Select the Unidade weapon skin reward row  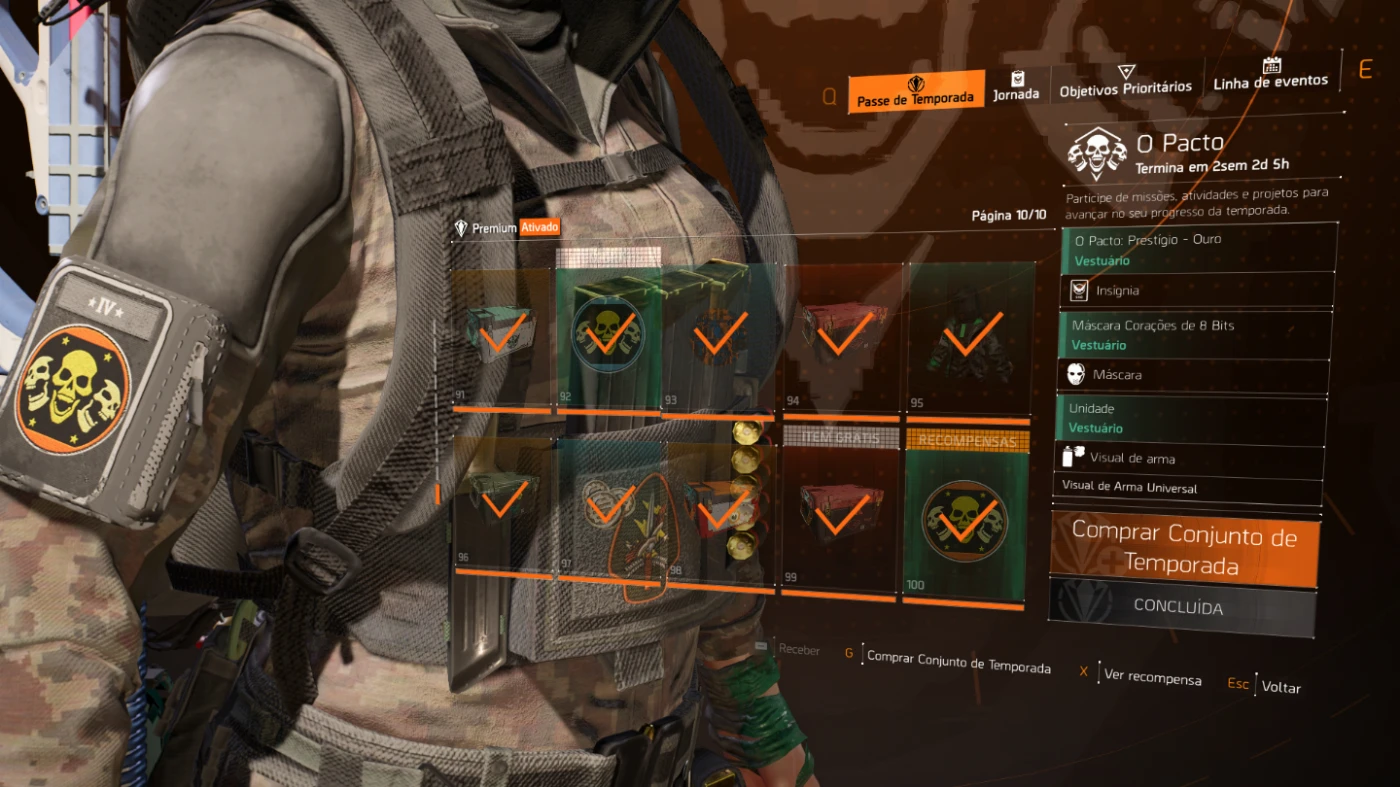1191,418
